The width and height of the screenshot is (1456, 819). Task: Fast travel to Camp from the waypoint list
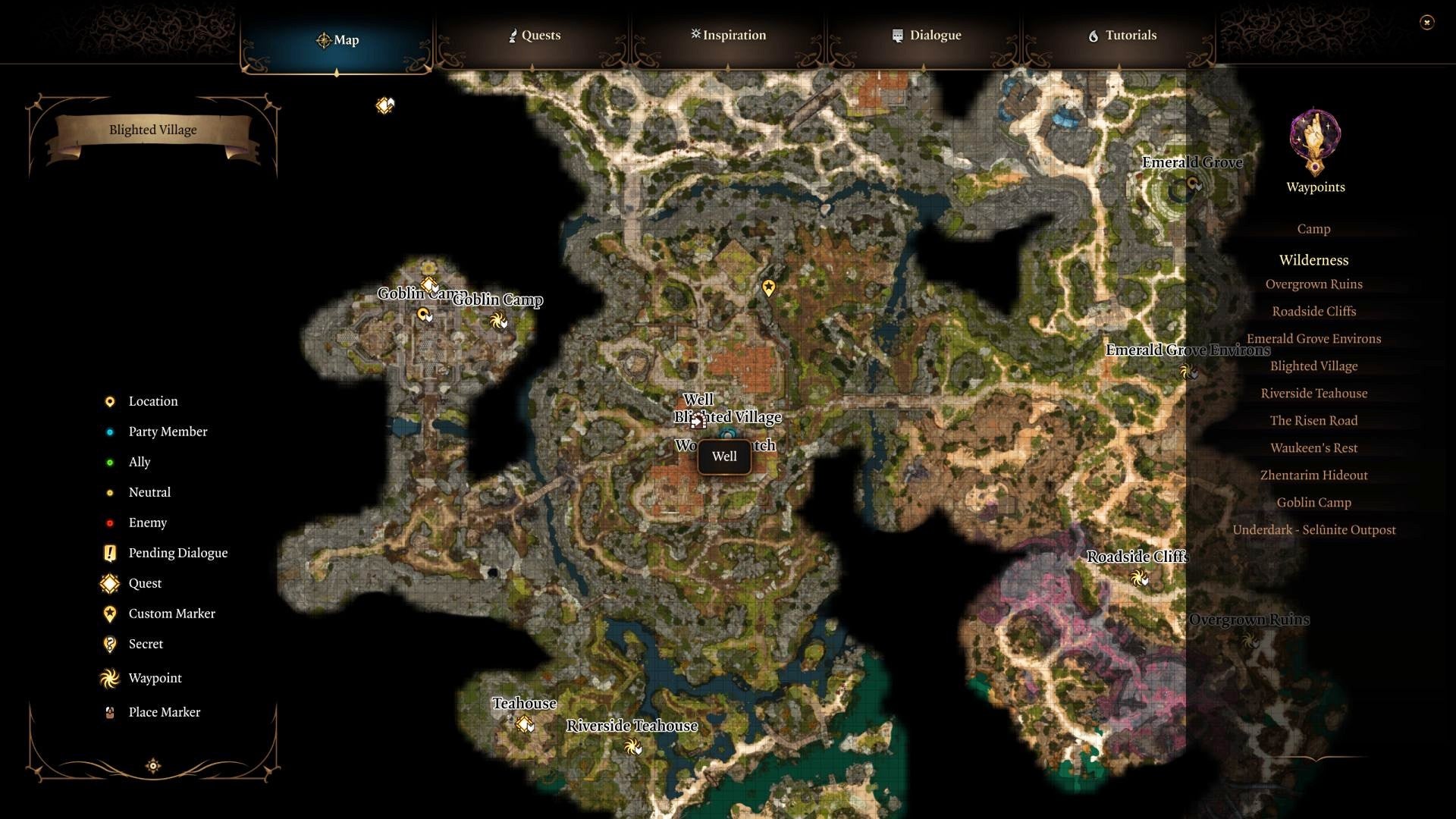coord(1313,228)
